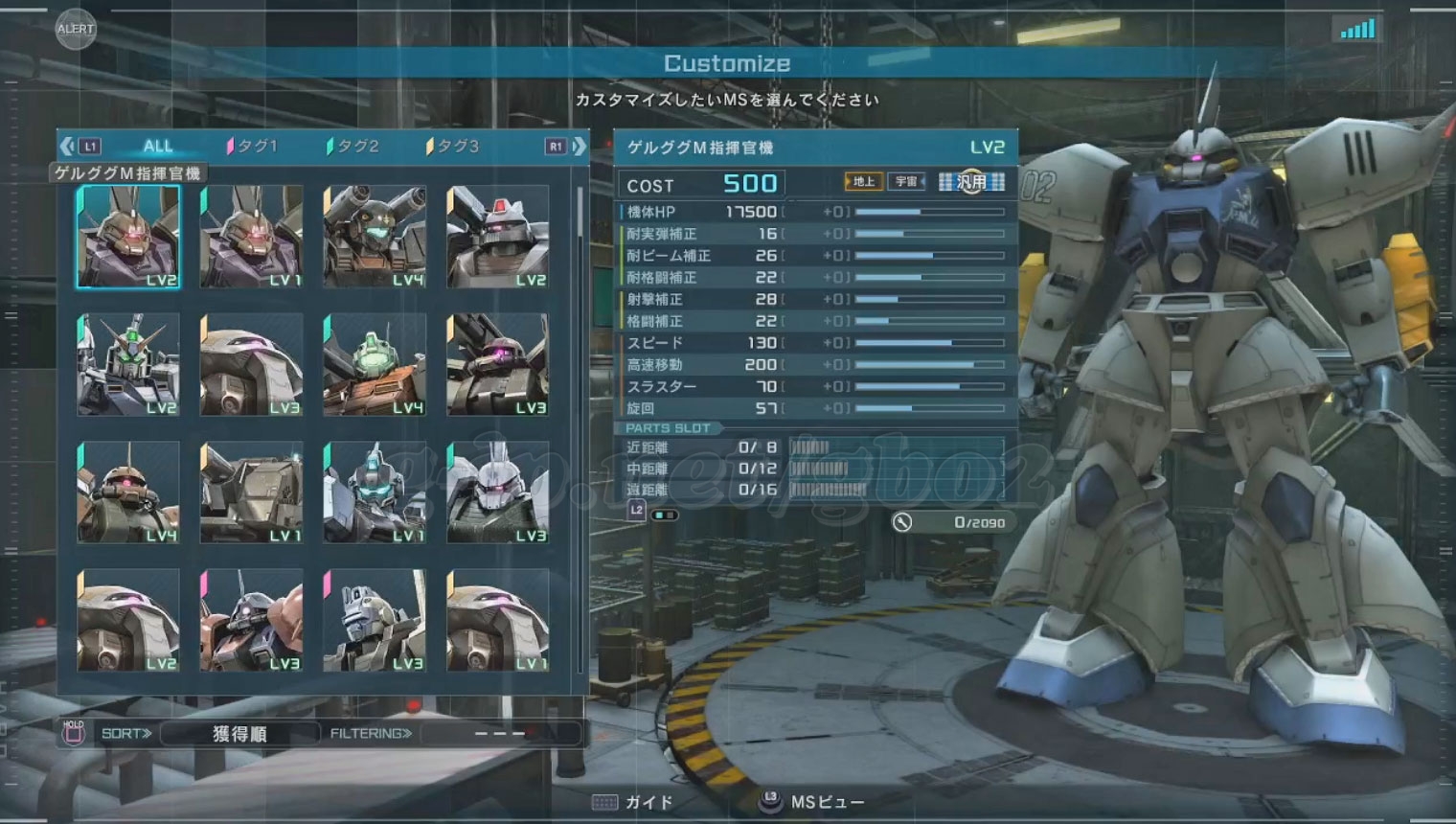Open the 獲得順 sort order selector
Image resolution: width=1456 pixels, height=824 pixels.
point(239,734)
